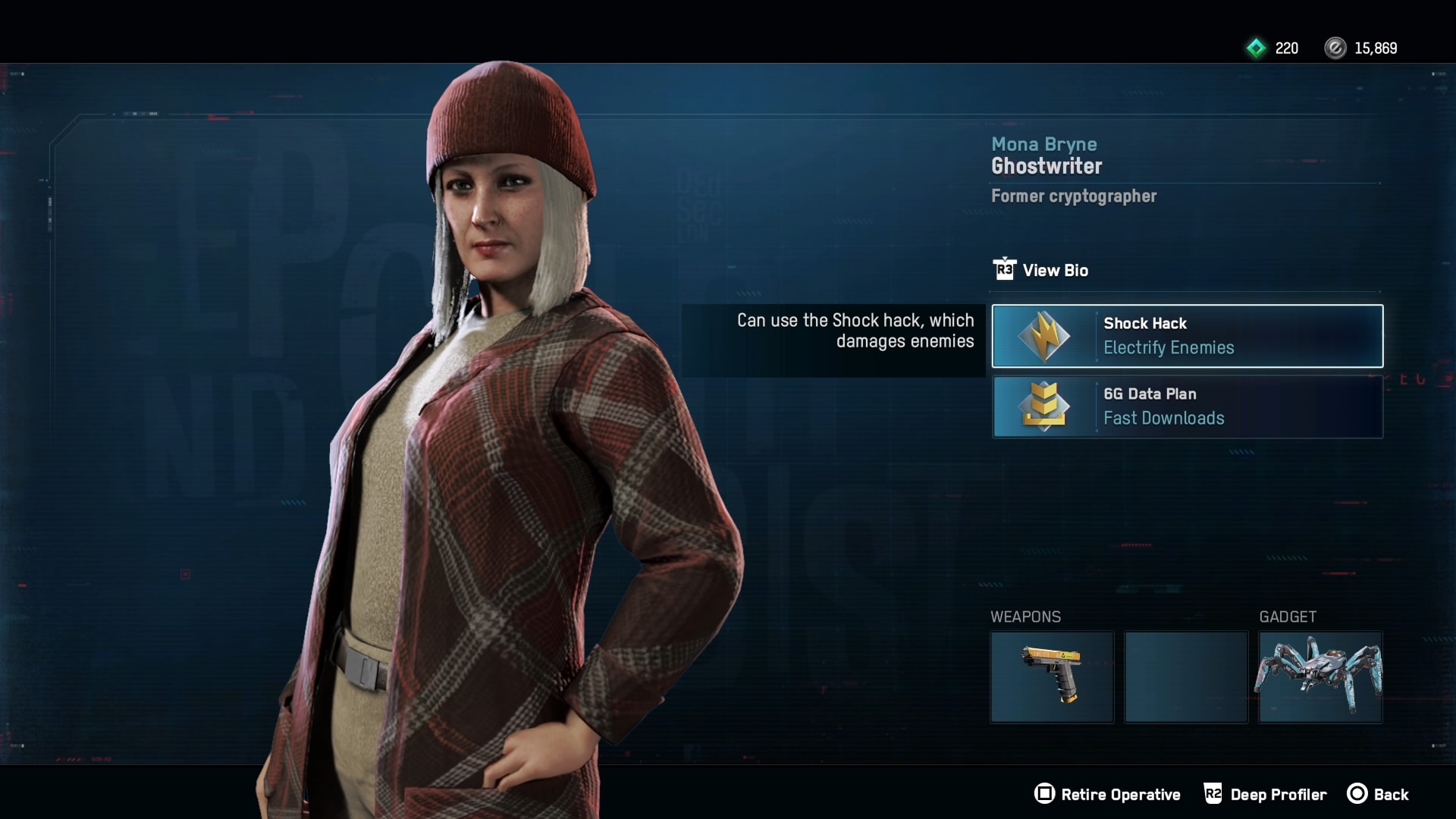Click the green tech points diamond icon
This screenshot has width=1456, height=819.
1256,48
